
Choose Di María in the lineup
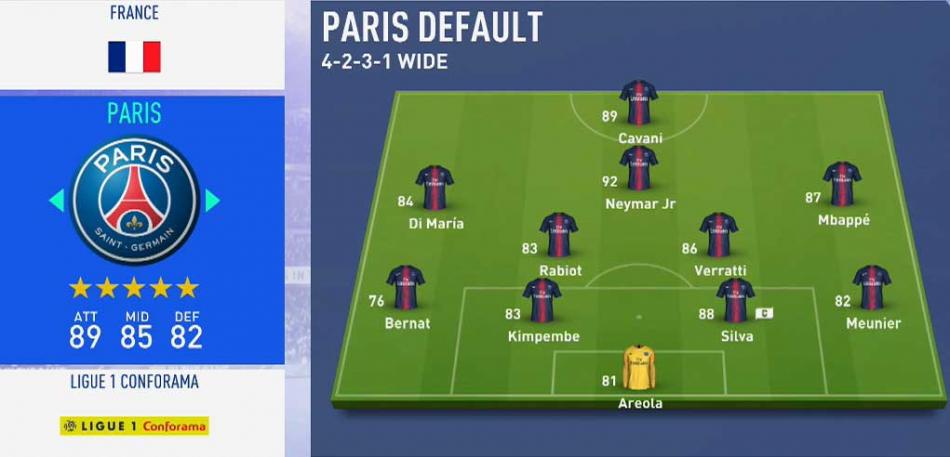435,188
